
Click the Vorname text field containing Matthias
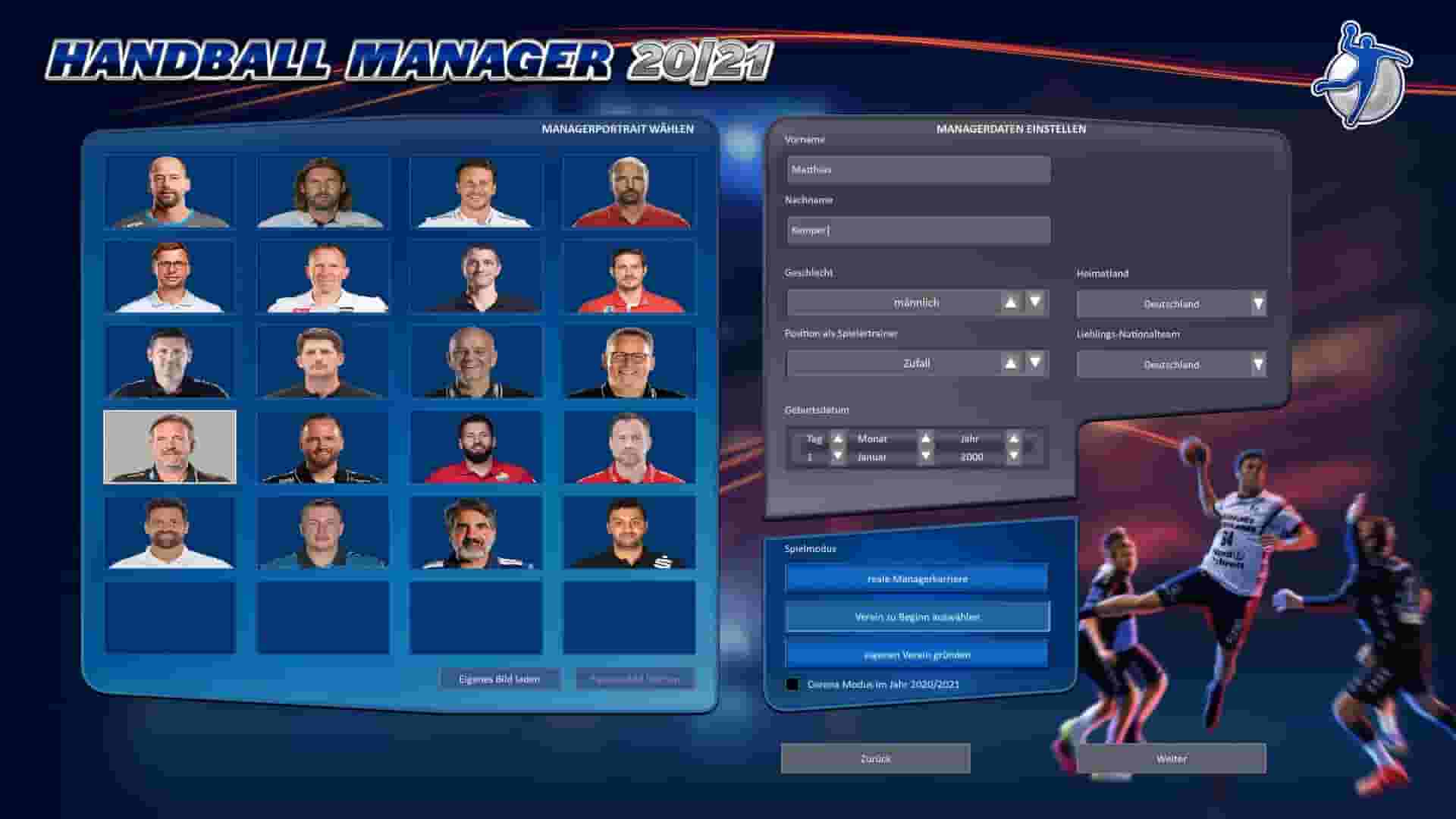pyautogui.click(x=918, y=169)
